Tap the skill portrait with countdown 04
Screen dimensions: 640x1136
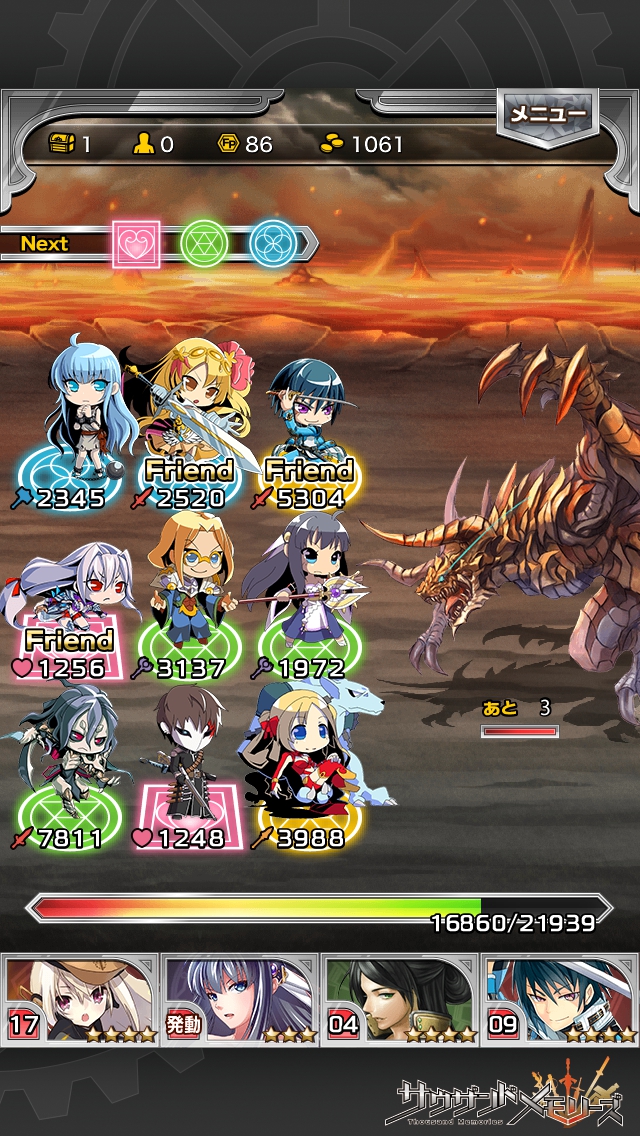(x=400, y=998)
